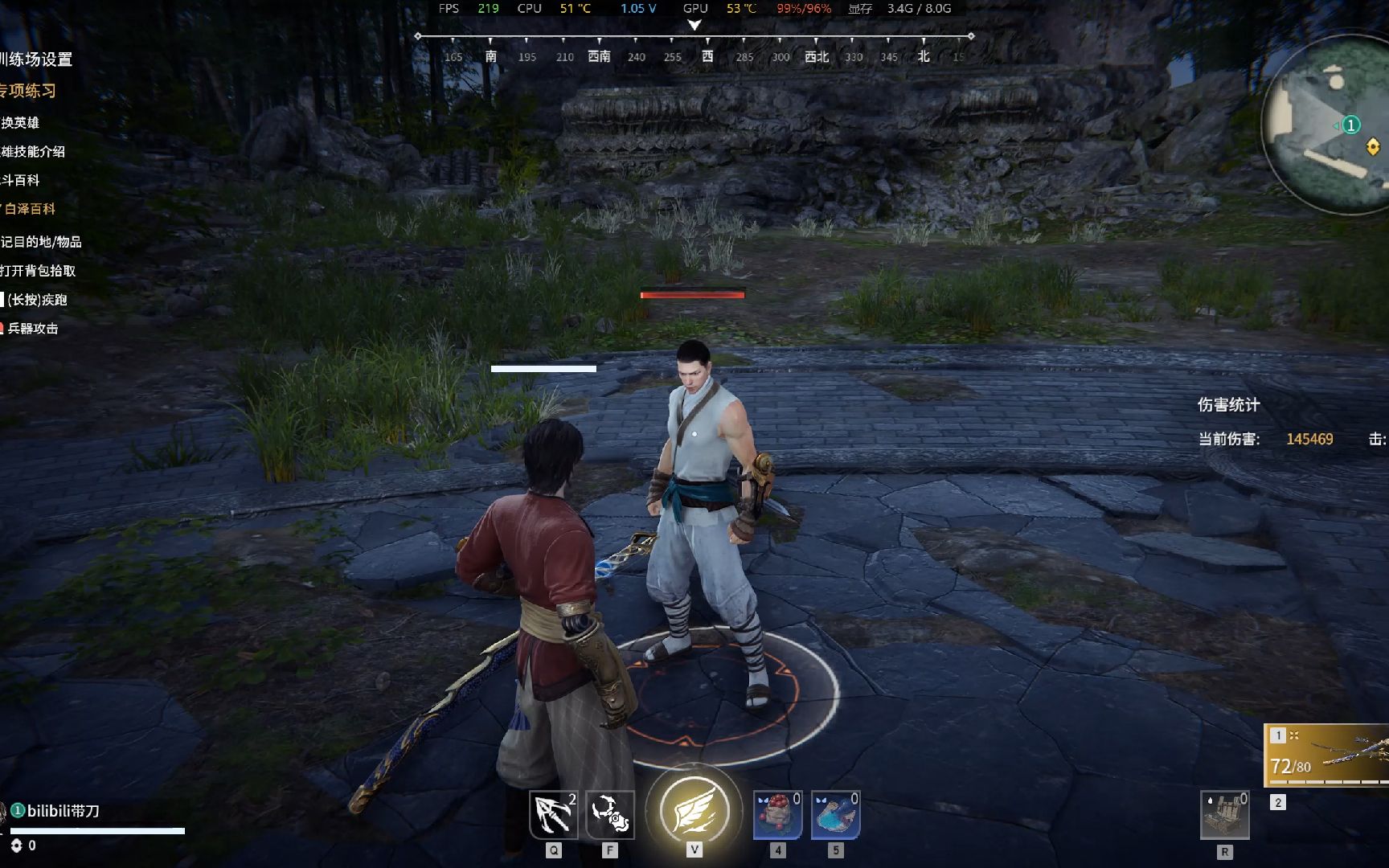Open the 战斗百科 combat encyclopedia
1389x868 pixels.
[x=21, y=181]
